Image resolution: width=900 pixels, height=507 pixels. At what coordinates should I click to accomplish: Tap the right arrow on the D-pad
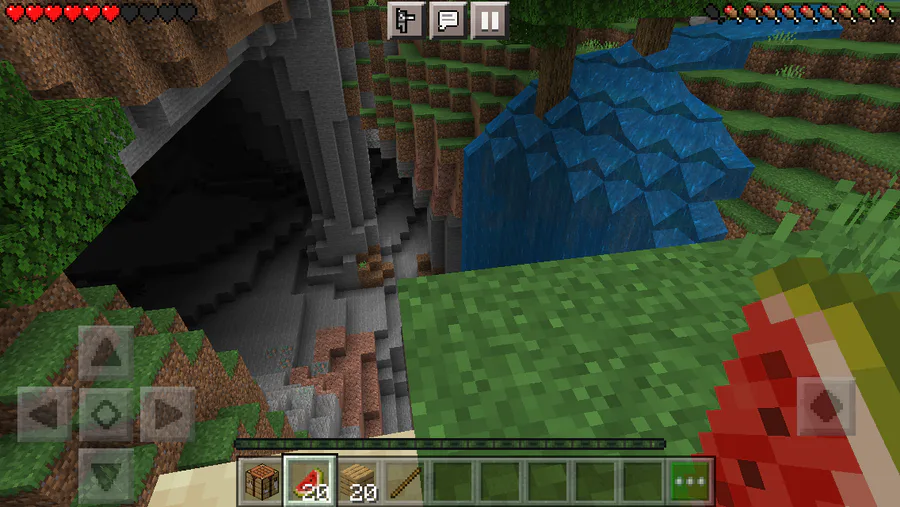[166, 412]
